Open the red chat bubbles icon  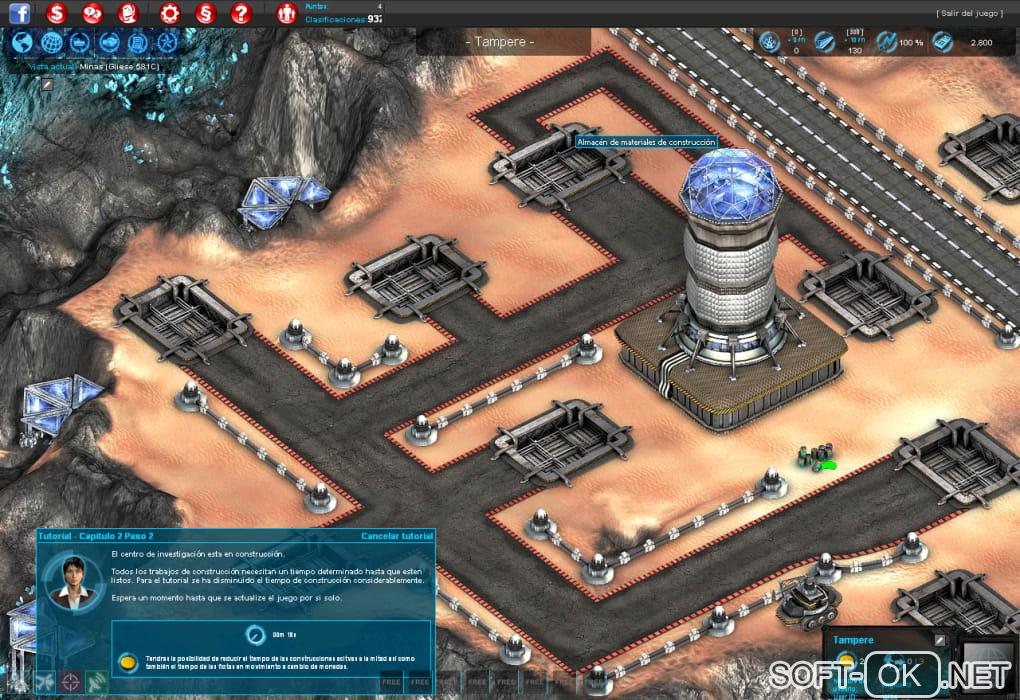click(x=92, y=14)
